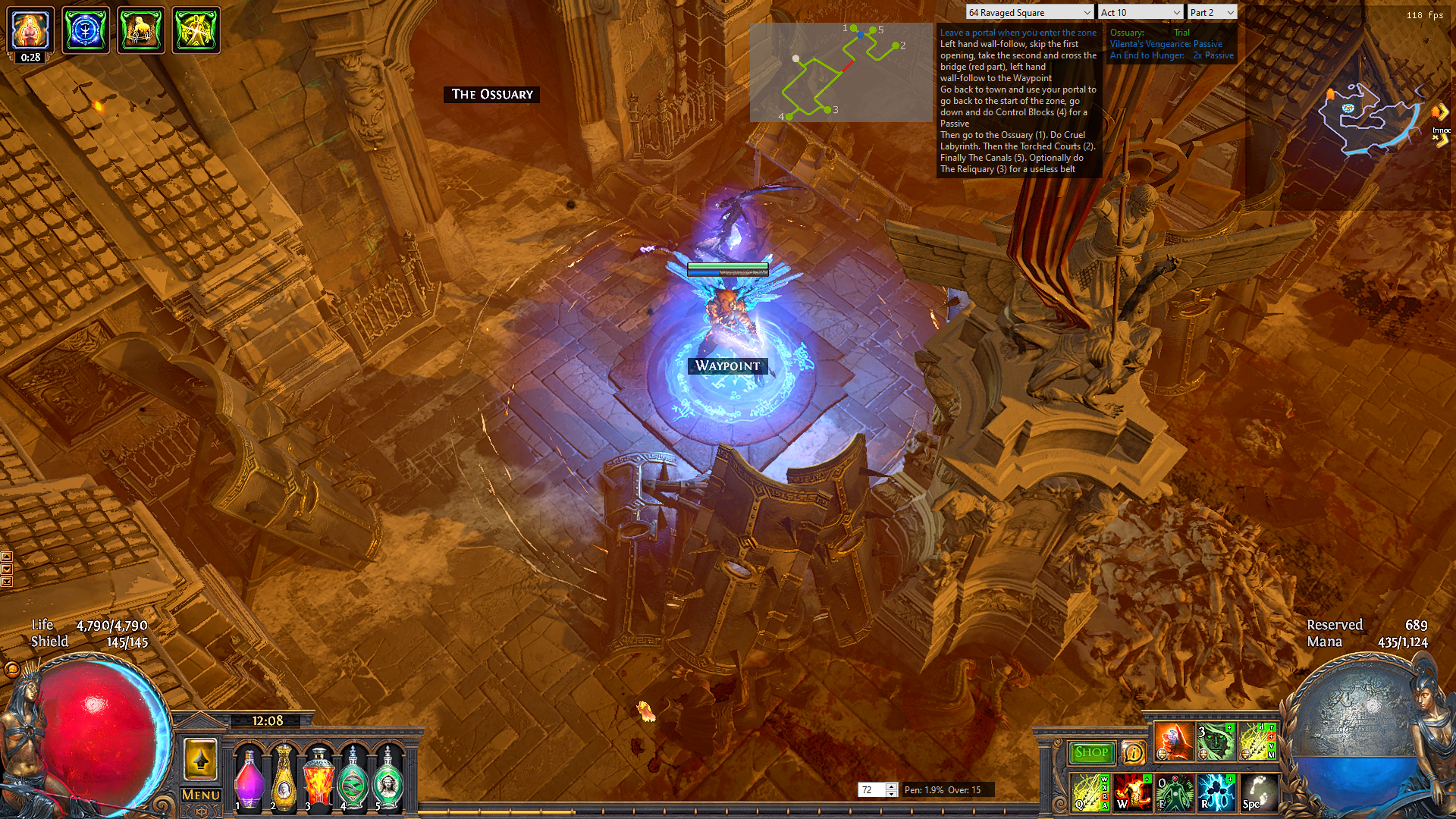Open the Ravaged Square zone dropdown
Image resolution: width=1456 pixels, height=819 pixels.
click(1029, 12)
